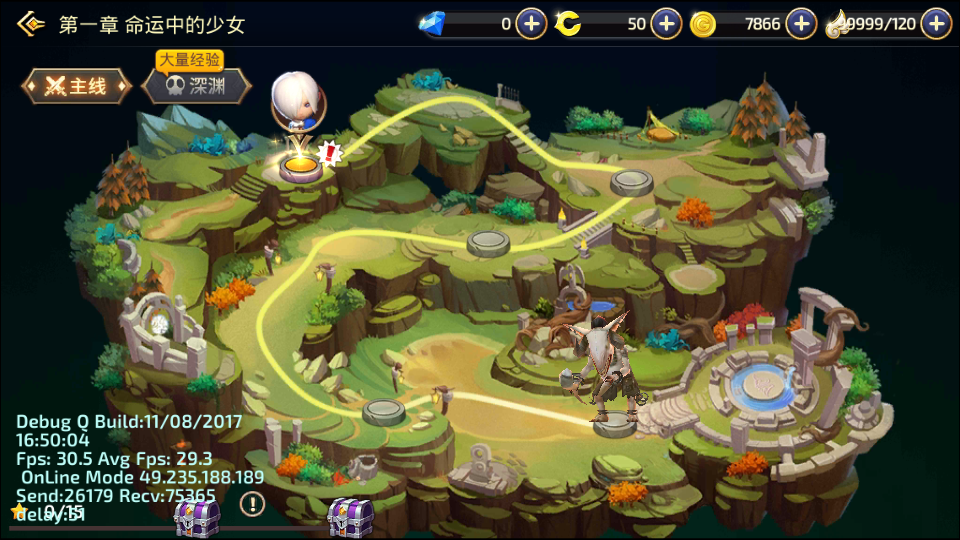Open the circled exclamation info icon by the star progress bar
The width and height of the screenshot is (960, 540).
coord(252,505)
